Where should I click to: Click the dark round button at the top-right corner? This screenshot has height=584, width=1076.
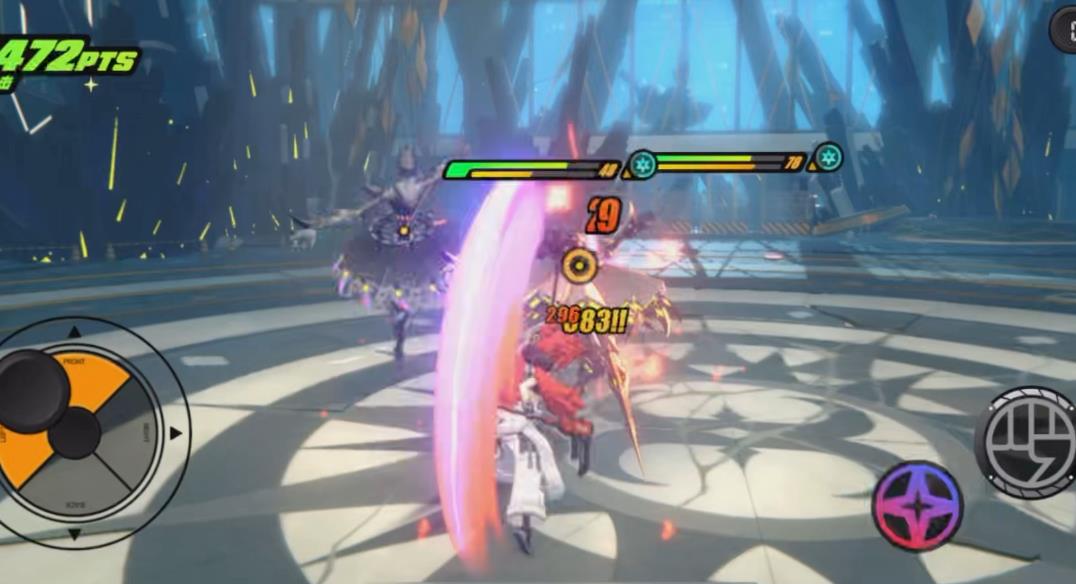(1064, 30)
